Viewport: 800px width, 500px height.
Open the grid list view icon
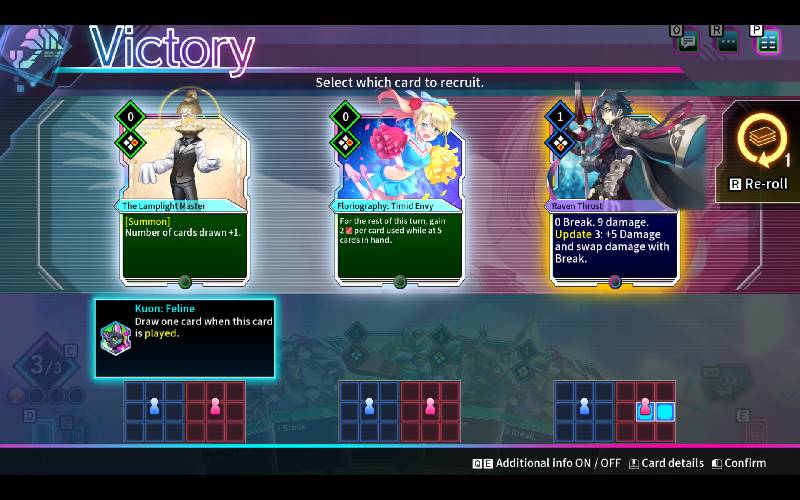767,41
